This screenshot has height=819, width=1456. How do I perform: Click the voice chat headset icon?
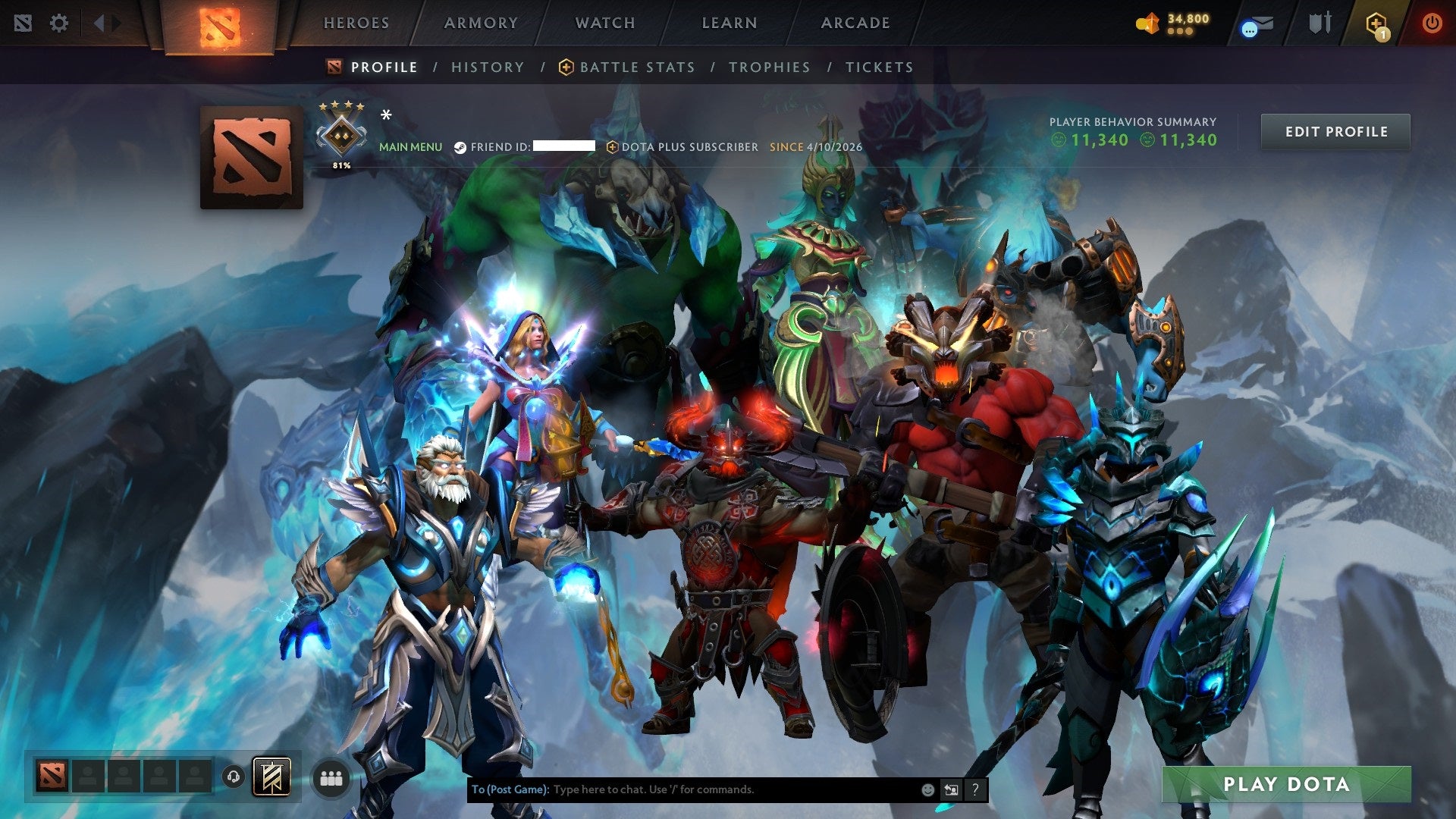[234, 777]
